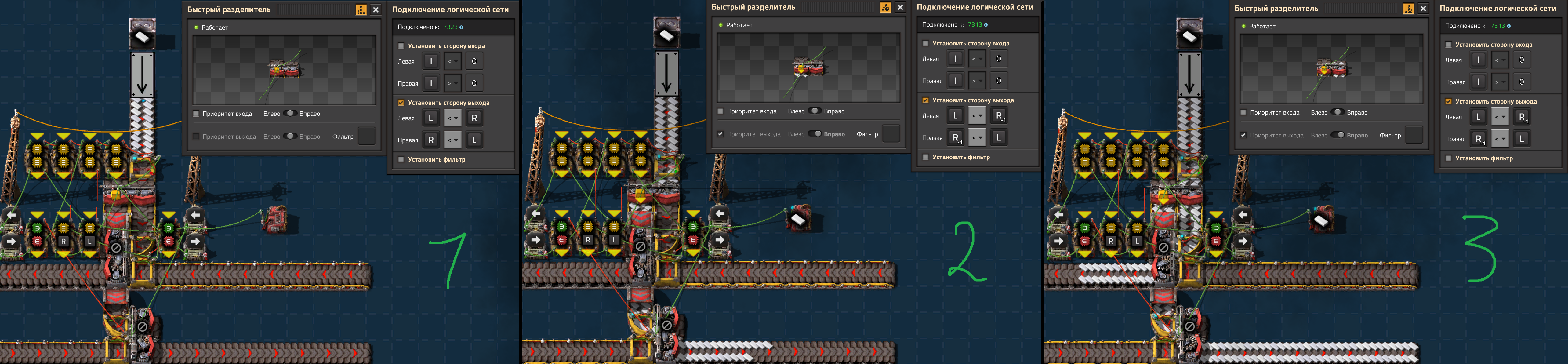The width and height of the screenshot is (1568, 364).
Task: Close the splitter window in screenshot 1
Action: point(376,10)
